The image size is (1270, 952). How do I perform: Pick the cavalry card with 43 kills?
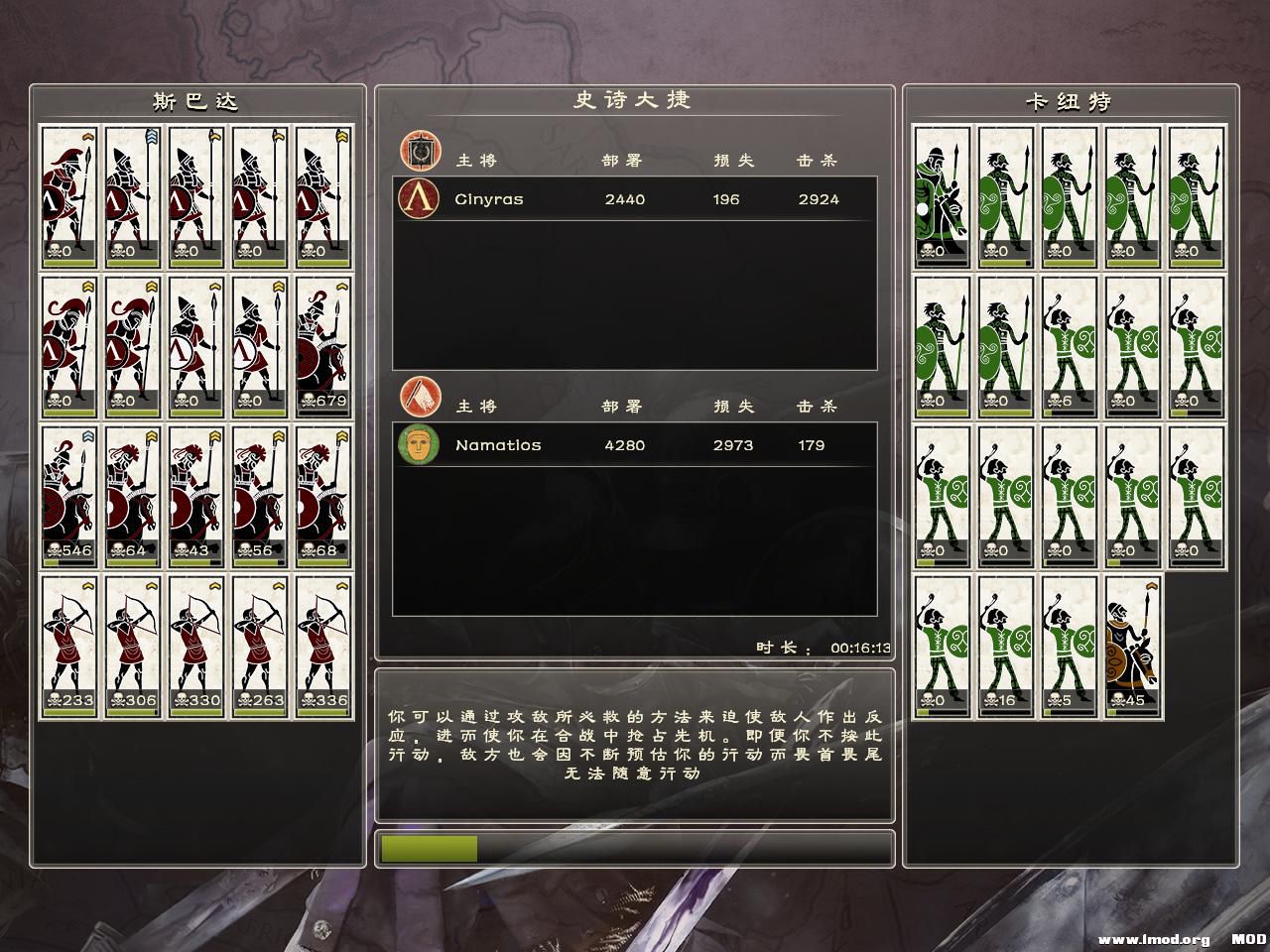click(196, 497)
